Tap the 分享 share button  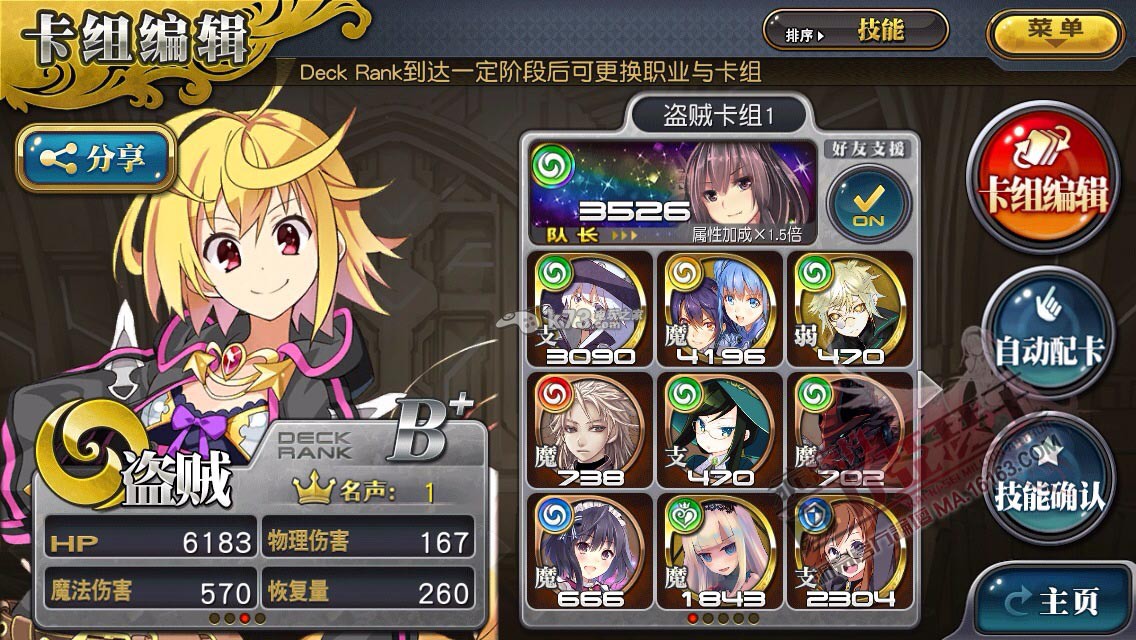point(96,157)
